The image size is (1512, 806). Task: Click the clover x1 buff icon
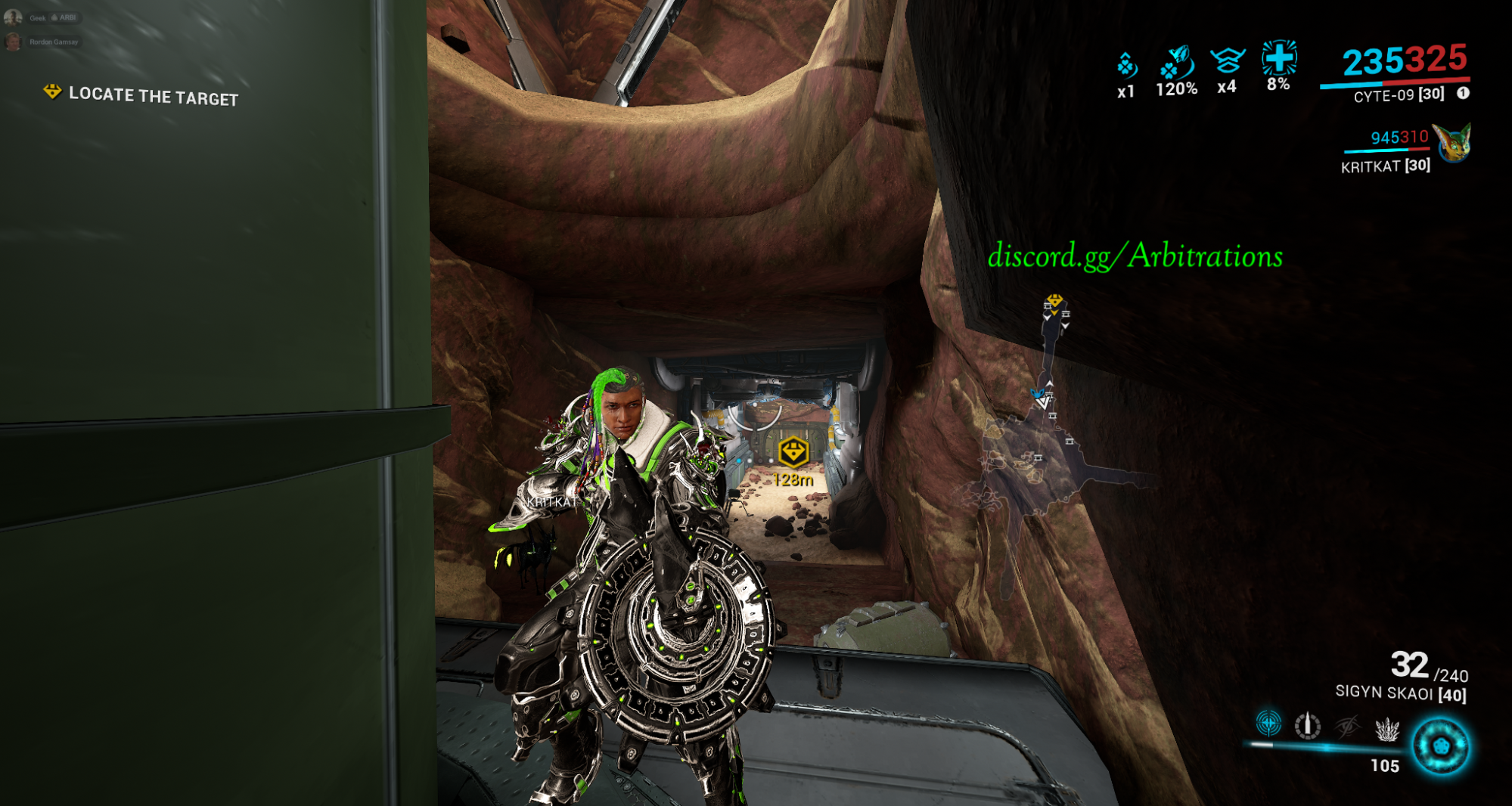pos(1126,67)
